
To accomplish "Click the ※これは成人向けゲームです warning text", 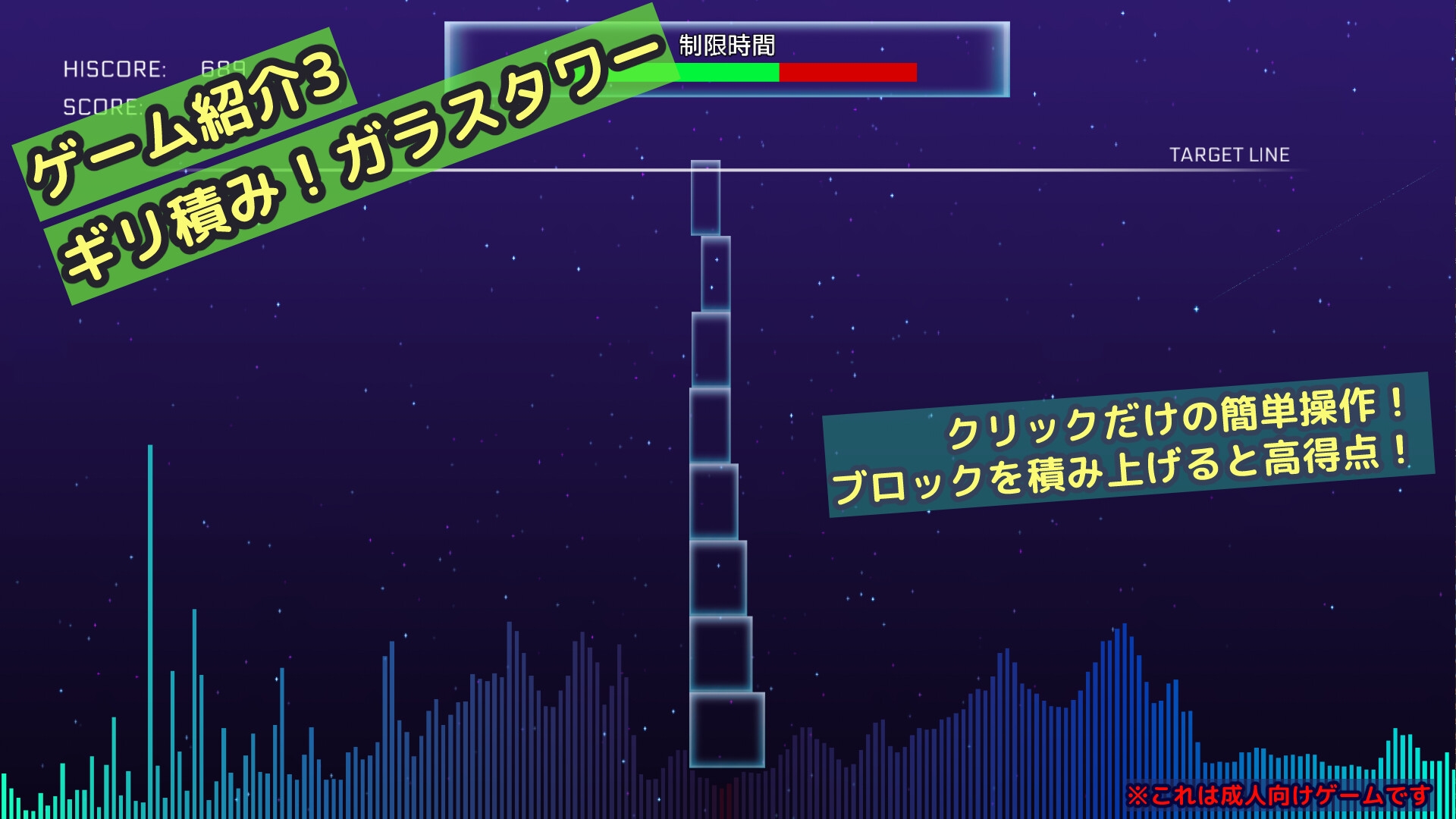I will coord(1282,794).
